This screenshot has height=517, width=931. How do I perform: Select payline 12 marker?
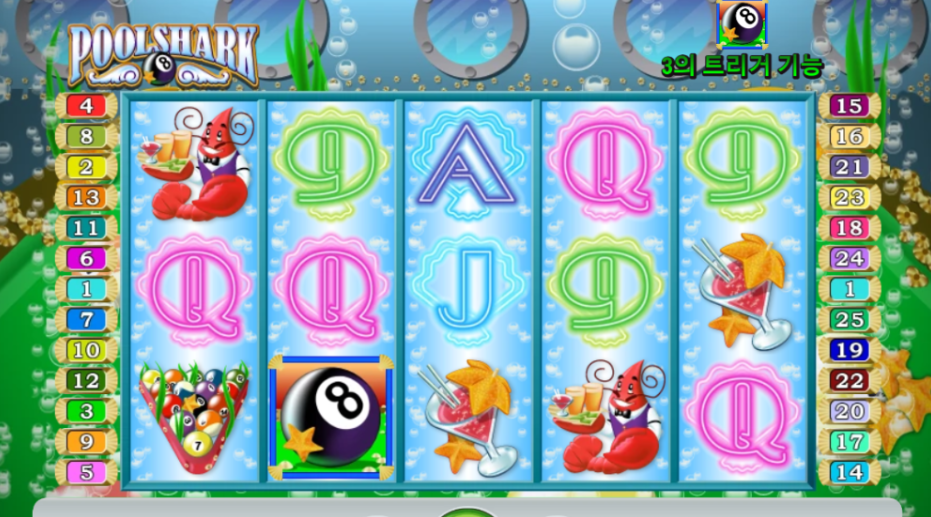click(x=87, y=381)
